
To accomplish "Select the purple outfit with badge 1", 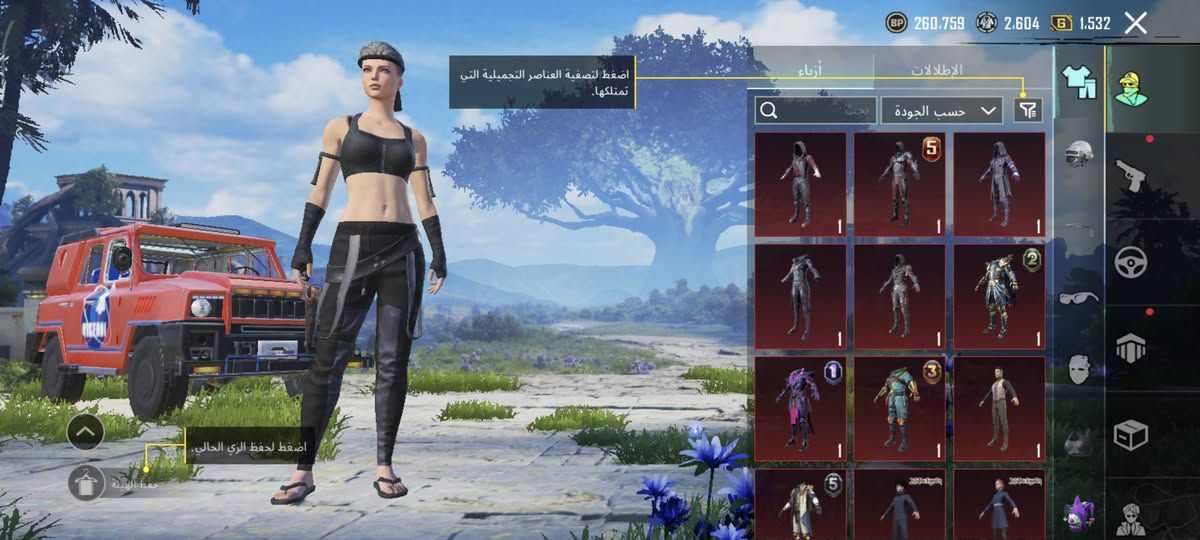I will click(799, 408).
